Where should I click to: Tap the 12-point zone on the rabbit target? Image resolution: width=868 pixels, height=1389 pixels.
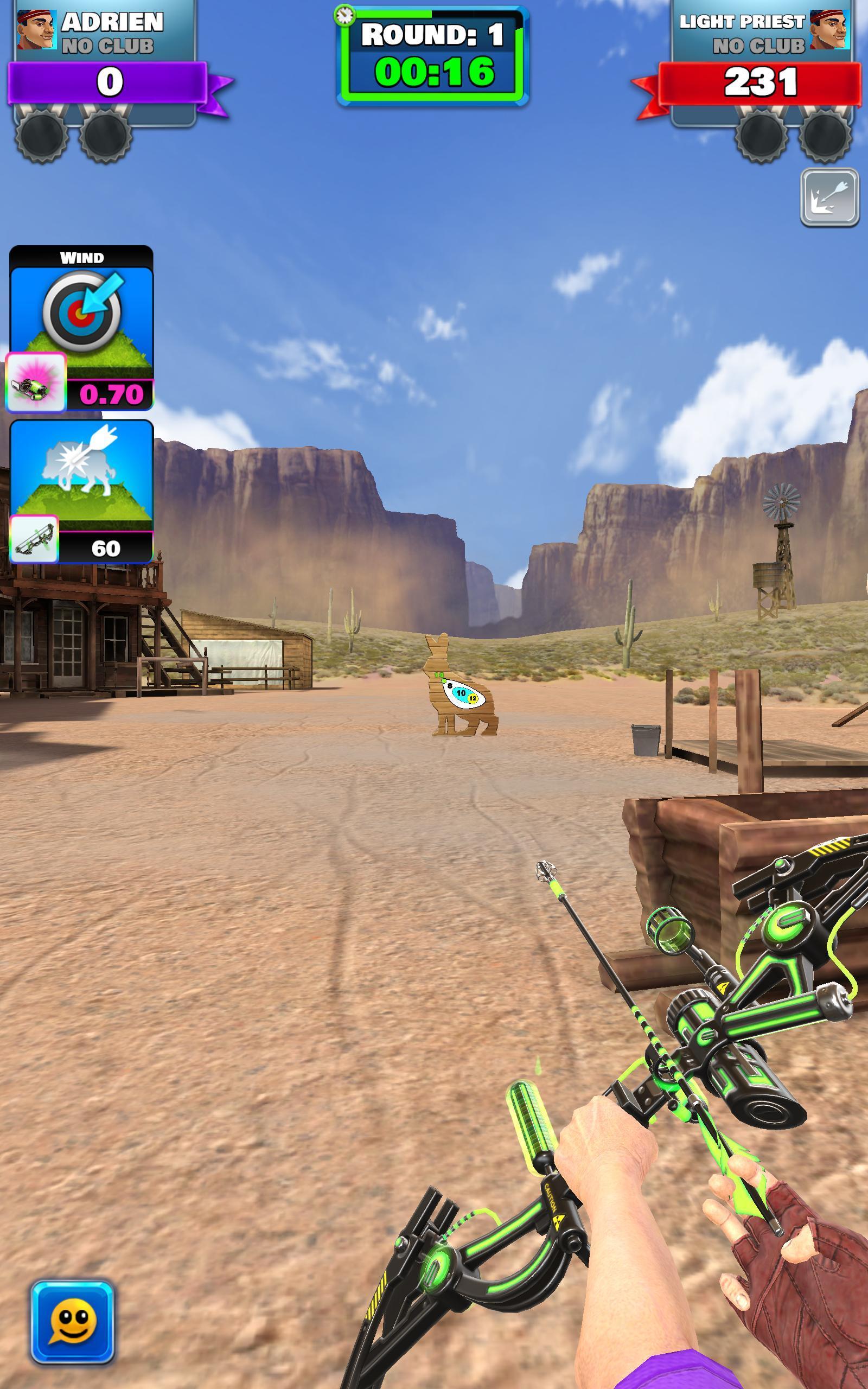tap(473, 698)
